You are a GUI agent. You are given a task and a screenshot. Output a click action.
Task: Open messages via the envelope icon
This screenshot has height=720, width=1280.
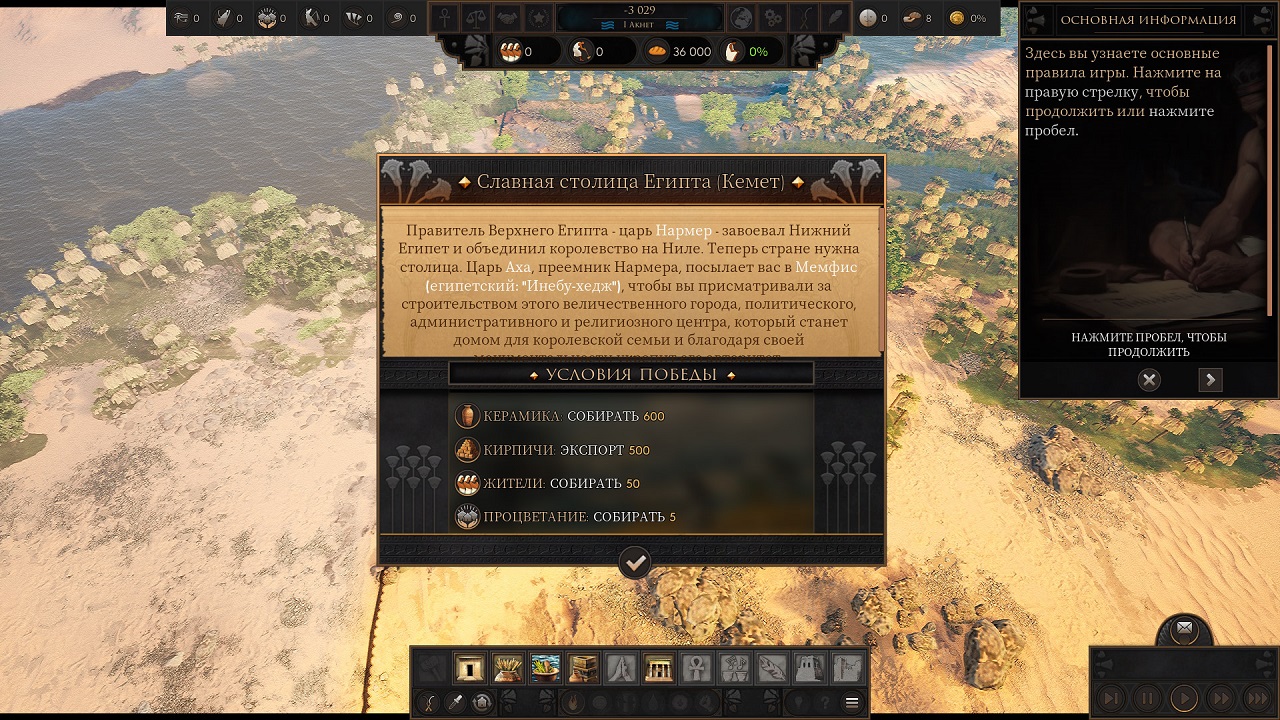click(x=1184, y=628)
